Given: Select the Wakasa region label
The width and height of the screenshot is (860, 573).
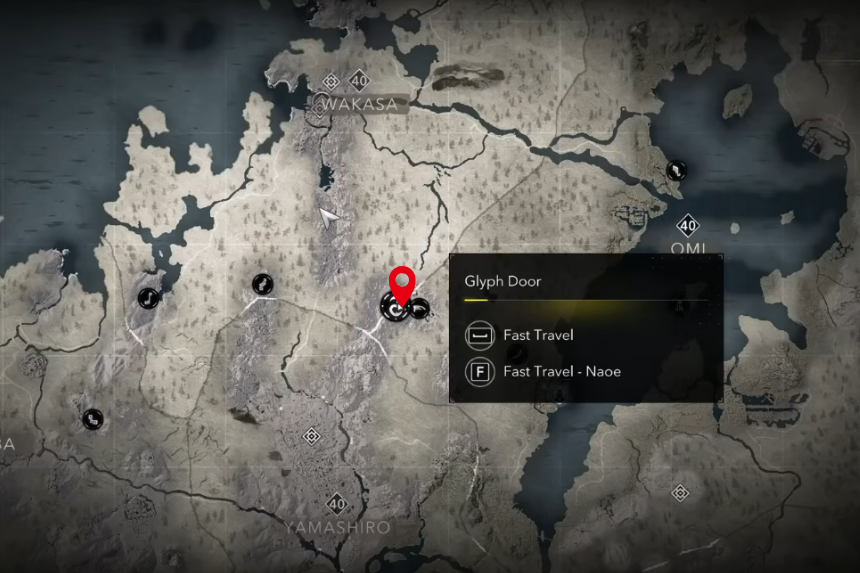Looking at the screenshot, I should pos(358,103).
